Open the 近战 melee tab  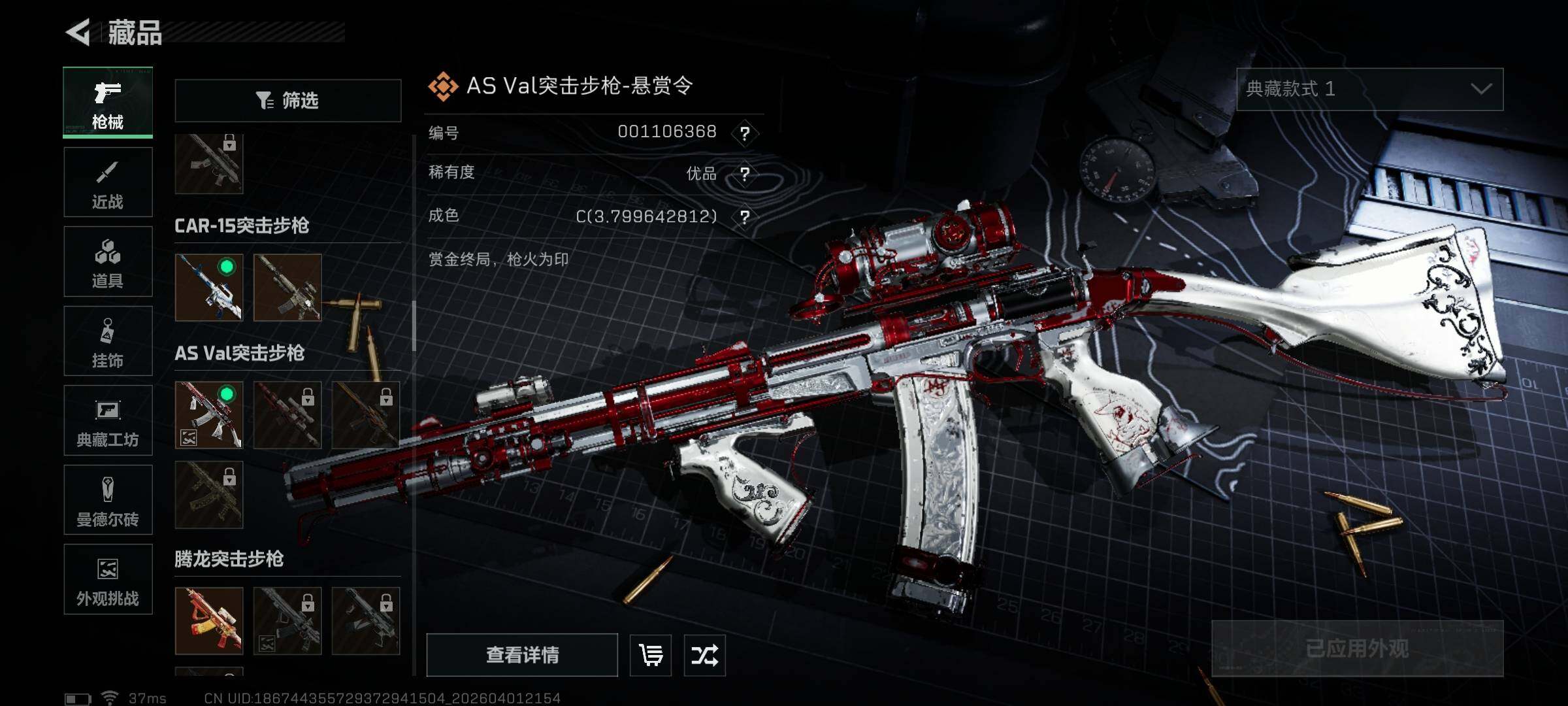tap(108, 182)
